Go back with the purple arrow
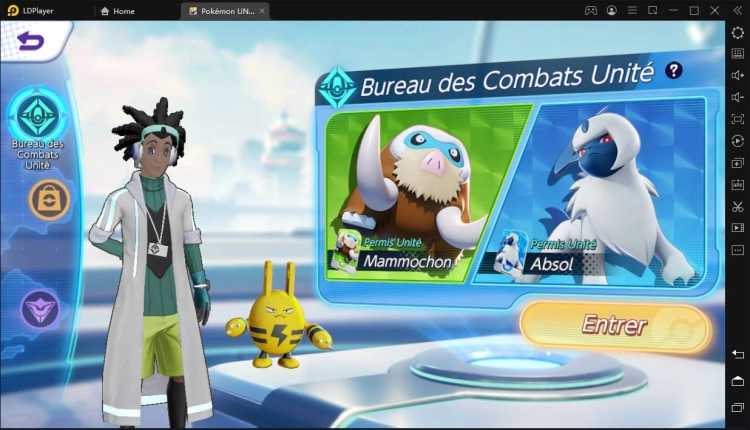Image resolution: width=750 pixels, height=430 pixels. click(x=31, y=41)
